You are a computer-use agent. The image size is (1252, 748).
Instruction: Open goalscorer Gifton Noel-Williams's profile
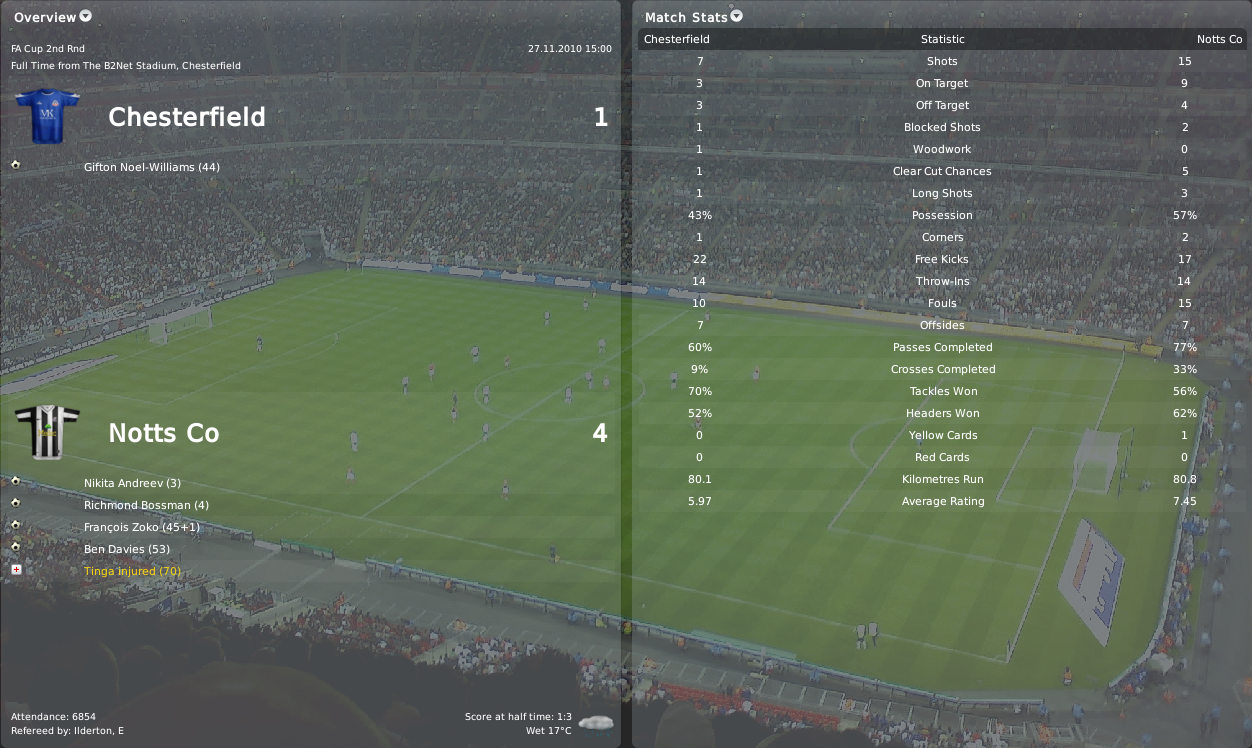(139, 167)
